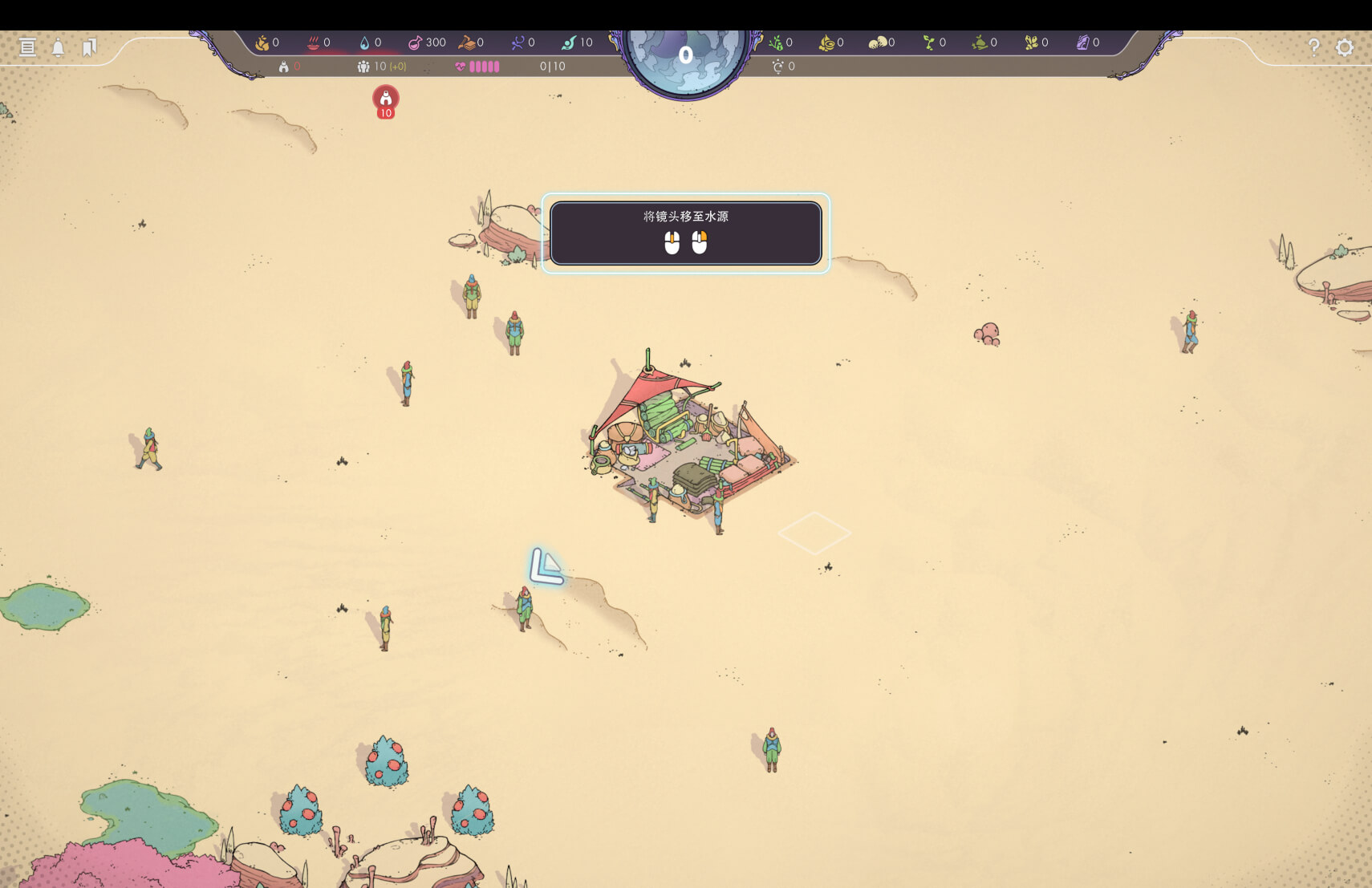Click the lightbulb research points icon

[777, 67]
